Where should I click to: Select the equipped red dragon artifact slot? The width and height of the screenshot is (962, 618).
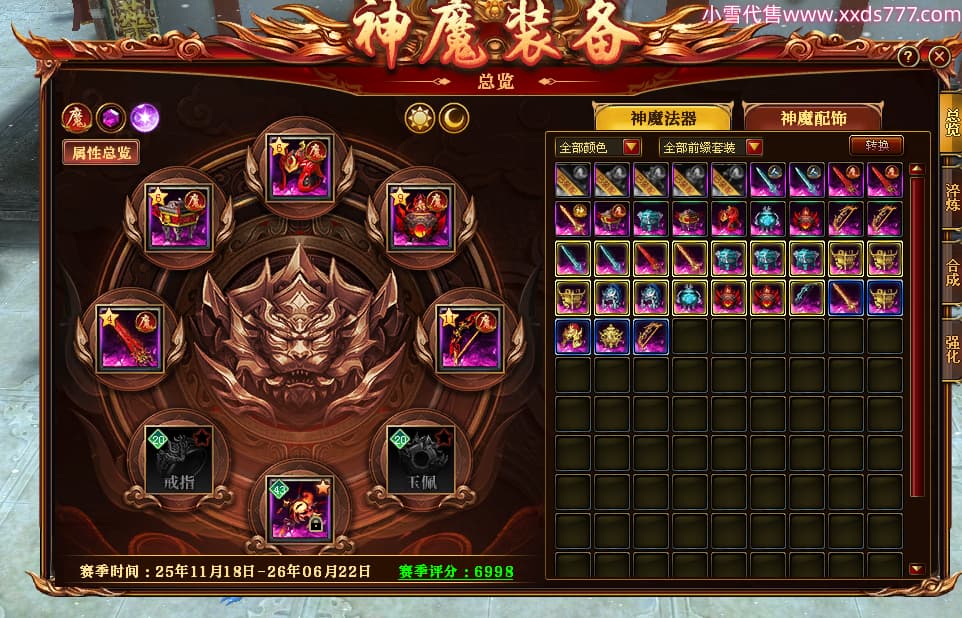(x=300, y=167)
